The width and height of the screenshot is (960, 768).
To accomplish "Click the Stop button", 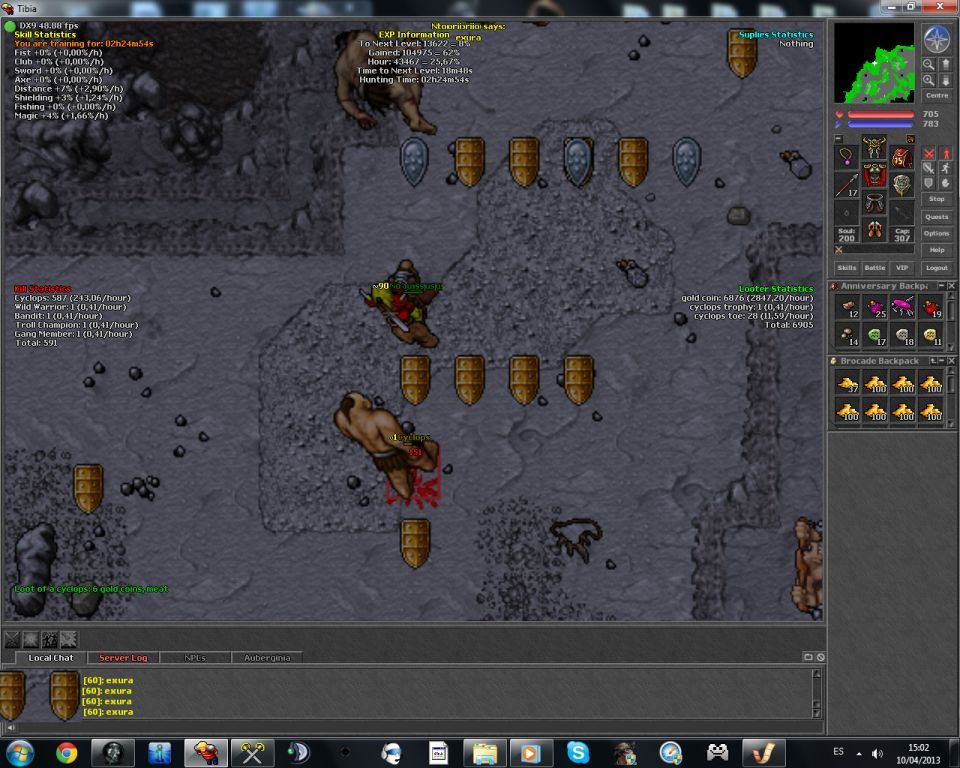I will tap(937, 199).
